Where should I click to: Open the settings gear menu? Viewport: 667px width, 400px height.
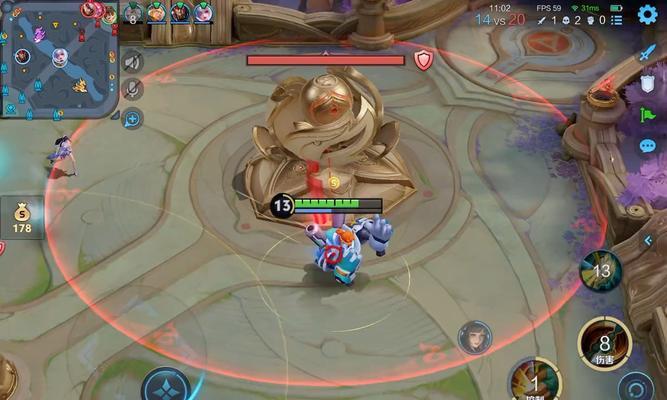click(647, 14)
